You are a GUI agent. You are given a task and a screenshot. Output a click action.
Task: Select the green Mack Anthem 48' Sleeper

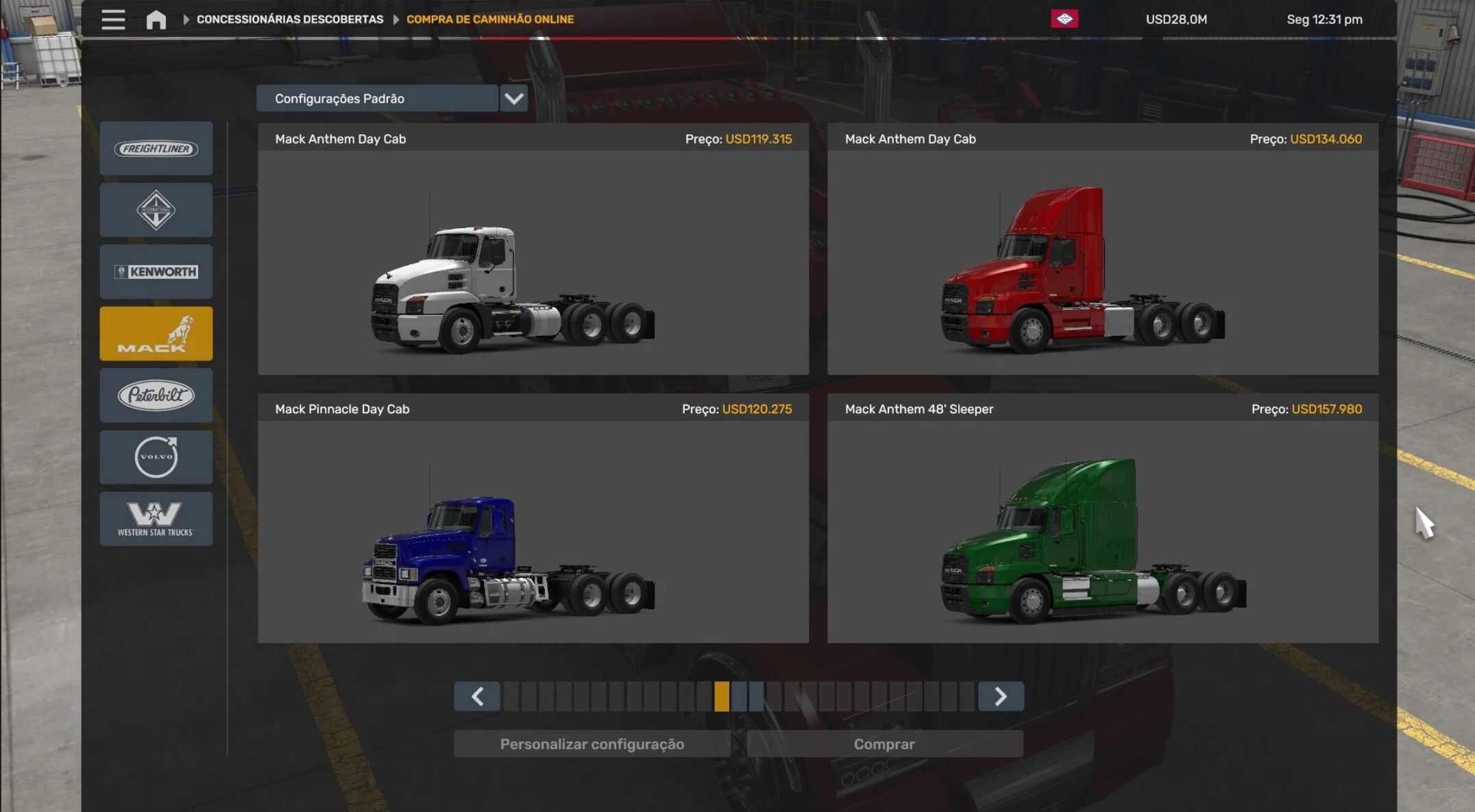point(1102,530)
